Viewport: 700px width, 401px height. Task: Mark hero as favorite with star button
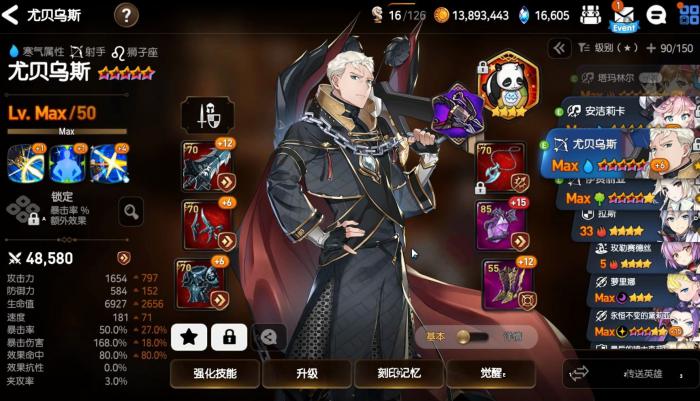tap(191, 337)
